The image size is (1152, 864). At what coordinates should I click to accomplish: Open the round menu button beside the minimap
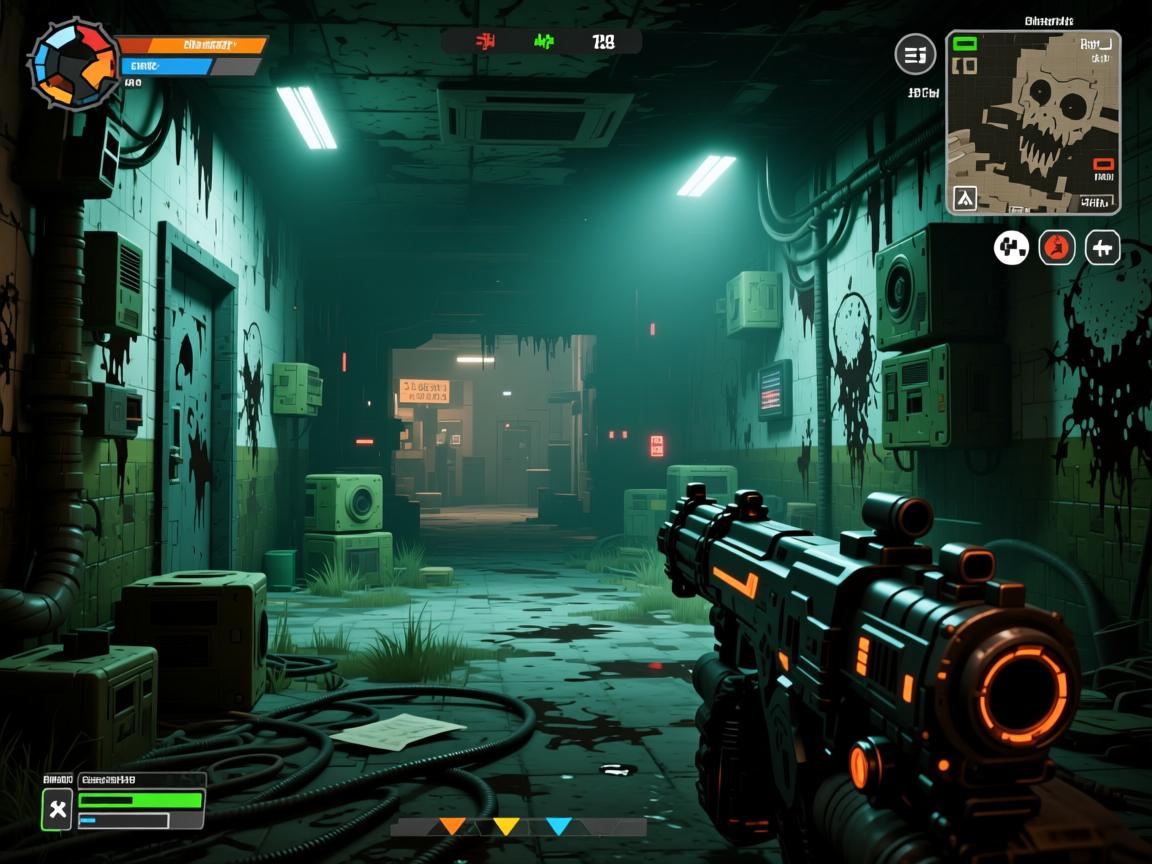915,55
